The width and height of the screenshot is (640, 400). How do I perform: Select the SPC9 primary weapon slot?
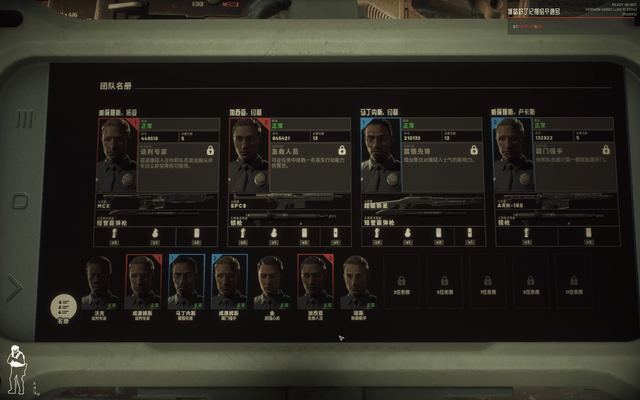[x=290, y=203]
